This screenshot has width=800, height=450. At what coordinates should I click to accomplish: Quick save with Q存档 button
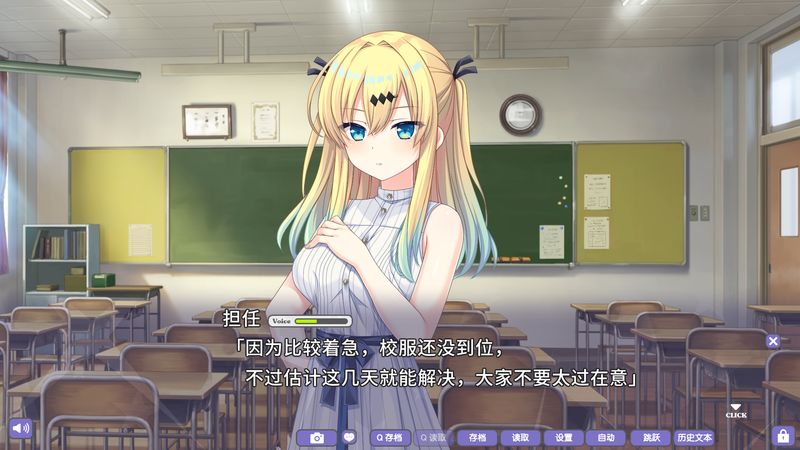click(390, 437)
